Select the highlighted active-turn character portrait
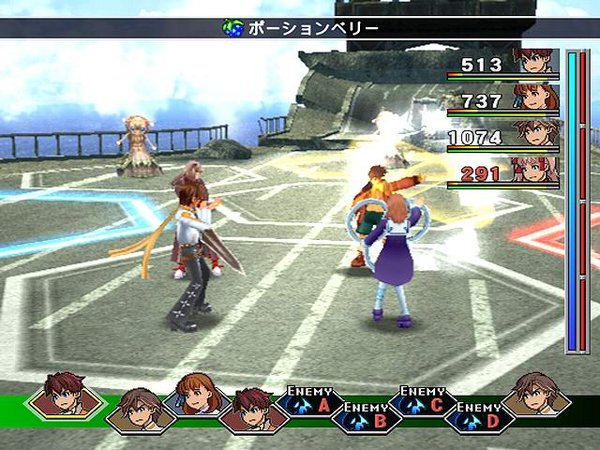 pos(65,394)
